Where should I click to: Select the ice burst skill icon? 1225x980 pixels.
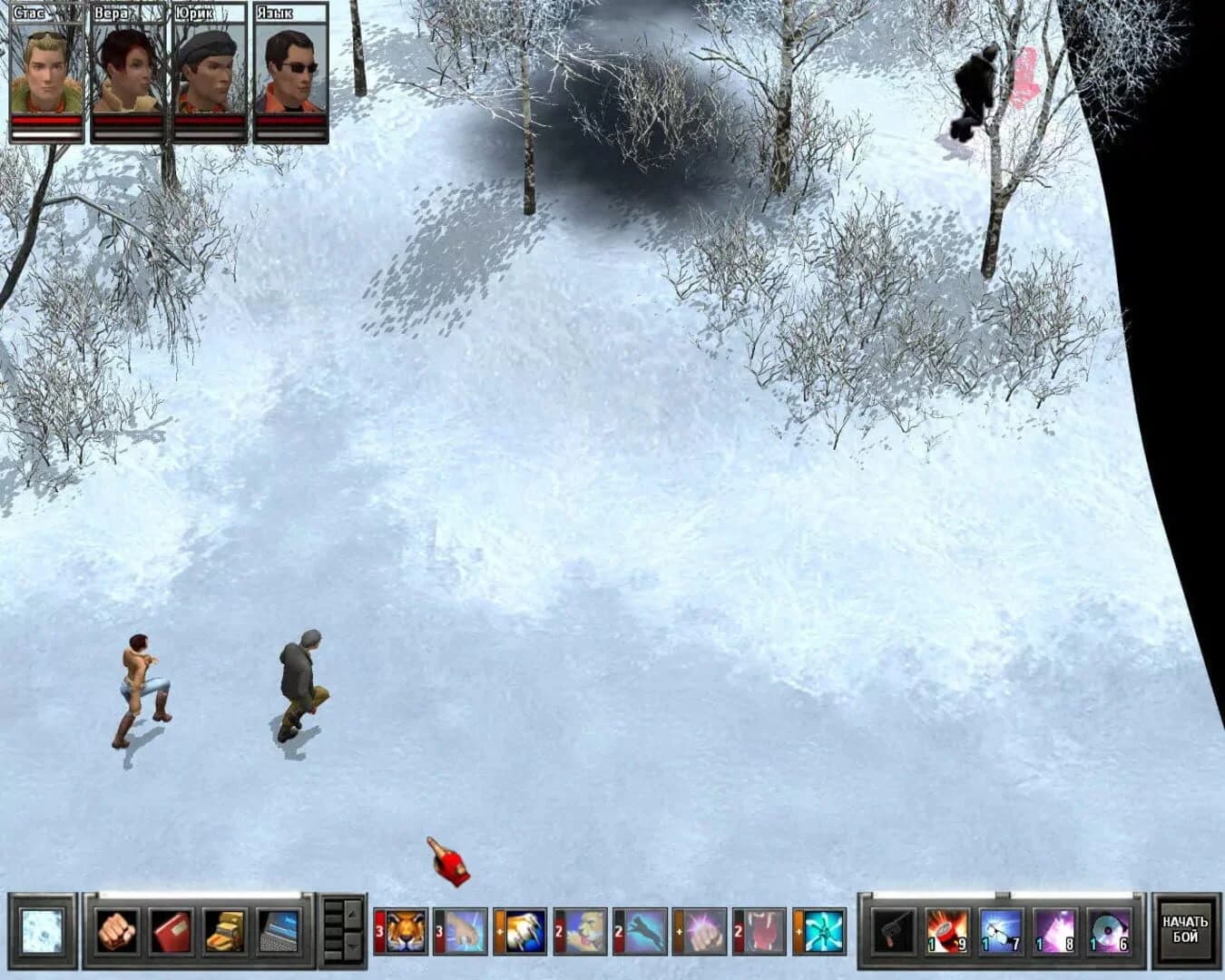(x=823, y=932)
